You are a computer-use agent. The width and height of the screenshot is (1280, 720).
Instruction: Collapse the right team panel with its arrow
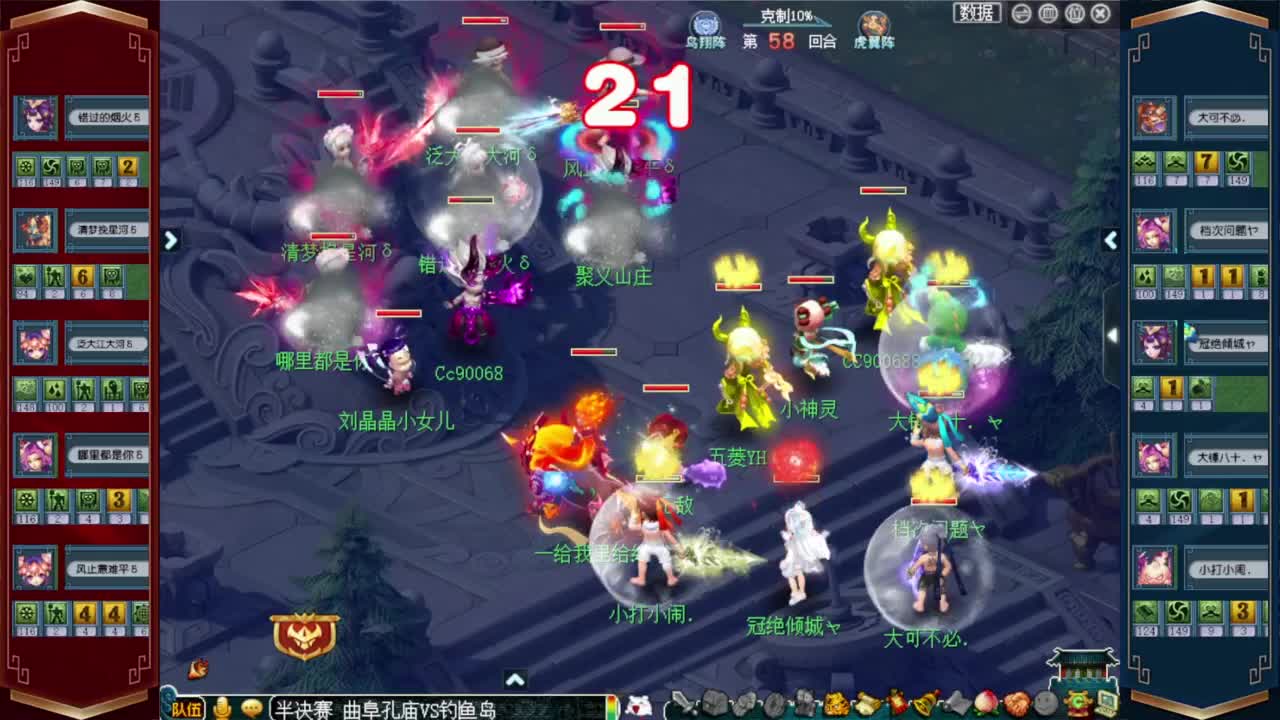pos(1111,241)
